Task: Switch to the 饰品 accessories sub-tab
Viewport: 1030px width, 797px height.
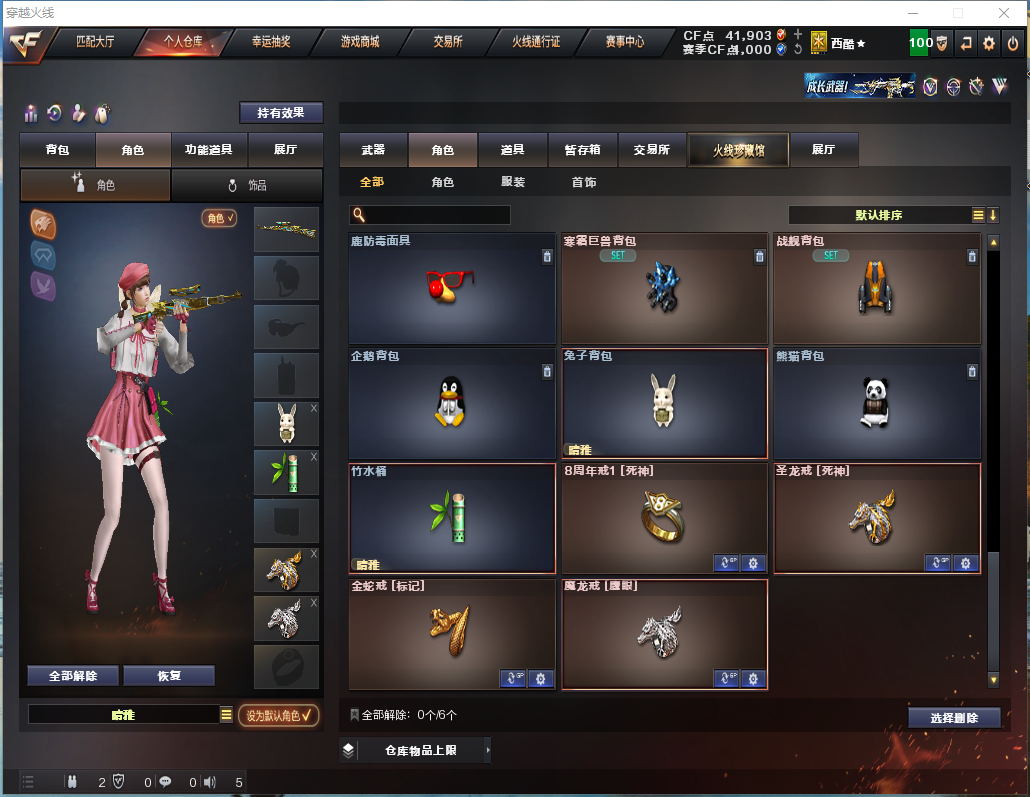Action: (x=247, y=185)
